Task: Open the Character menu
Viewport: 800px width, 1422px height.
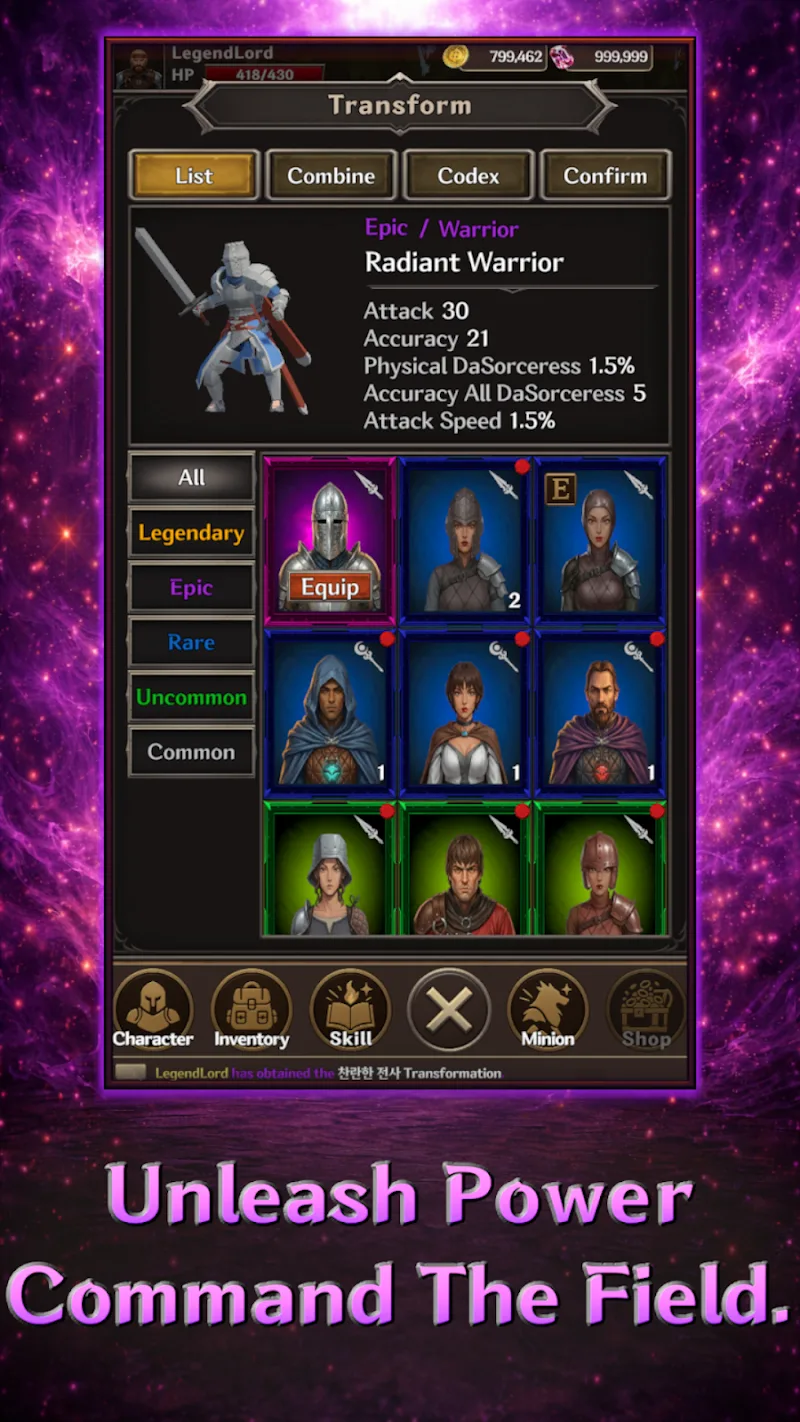Action: click(x=153, y=1008)
